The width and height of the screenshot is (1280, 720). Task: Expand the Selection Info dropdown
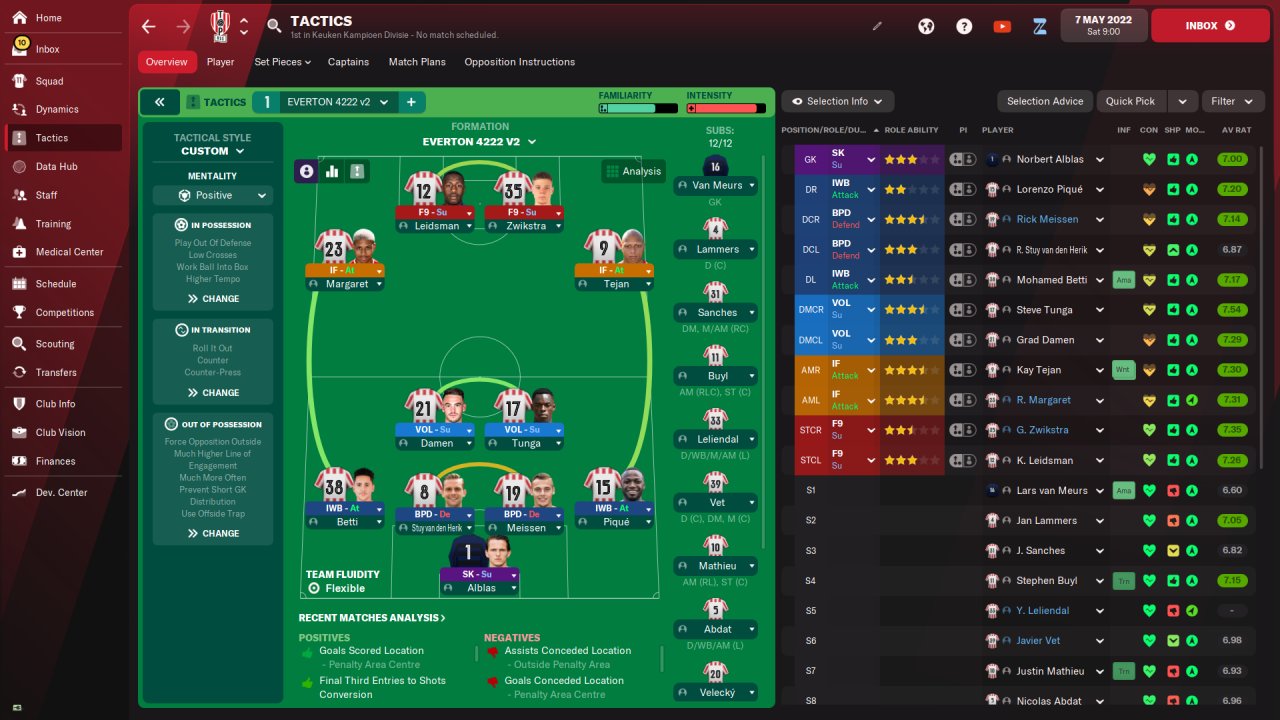click(838, 101)
